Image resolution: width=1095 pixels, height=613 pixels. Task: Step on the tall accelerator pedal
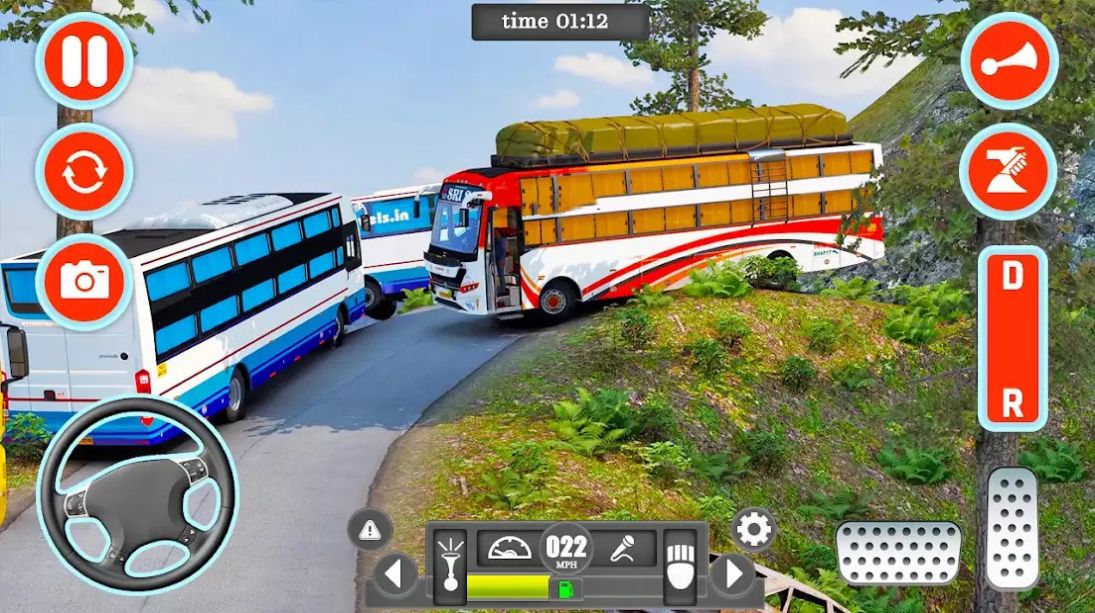point(1012,527)
